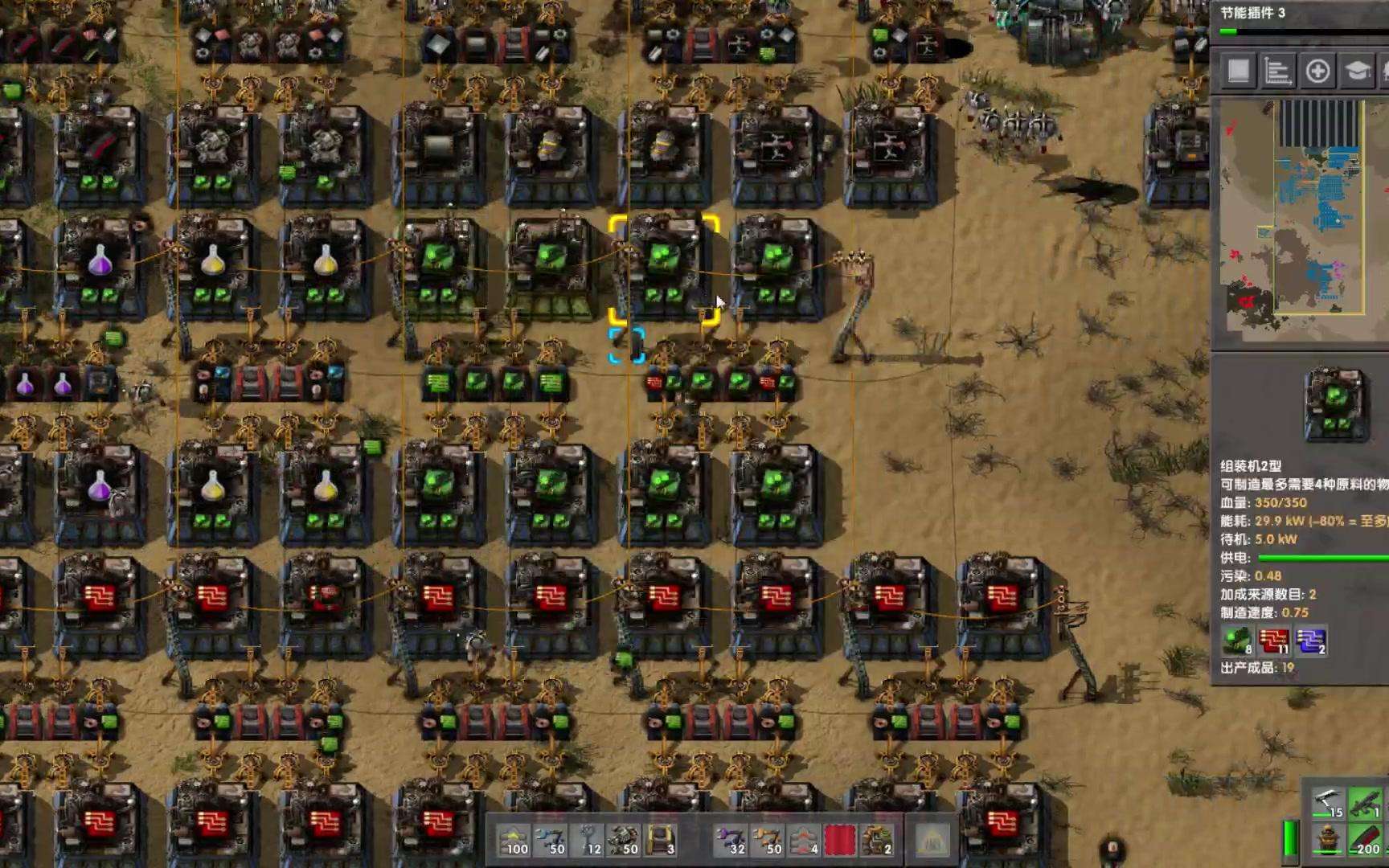Select the orange inserter stack of 50
Image resolution: width=1389 pixels, height=868 pixels.
[x=768, y=841]
